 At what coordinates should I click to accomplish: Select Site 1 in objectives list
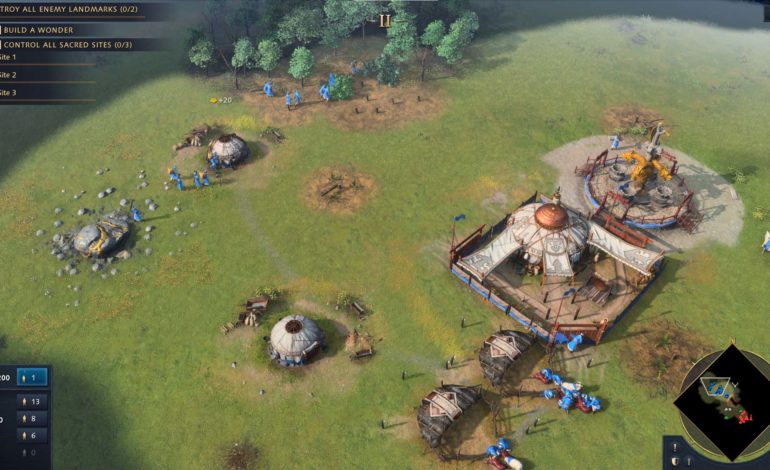(8, 58)
